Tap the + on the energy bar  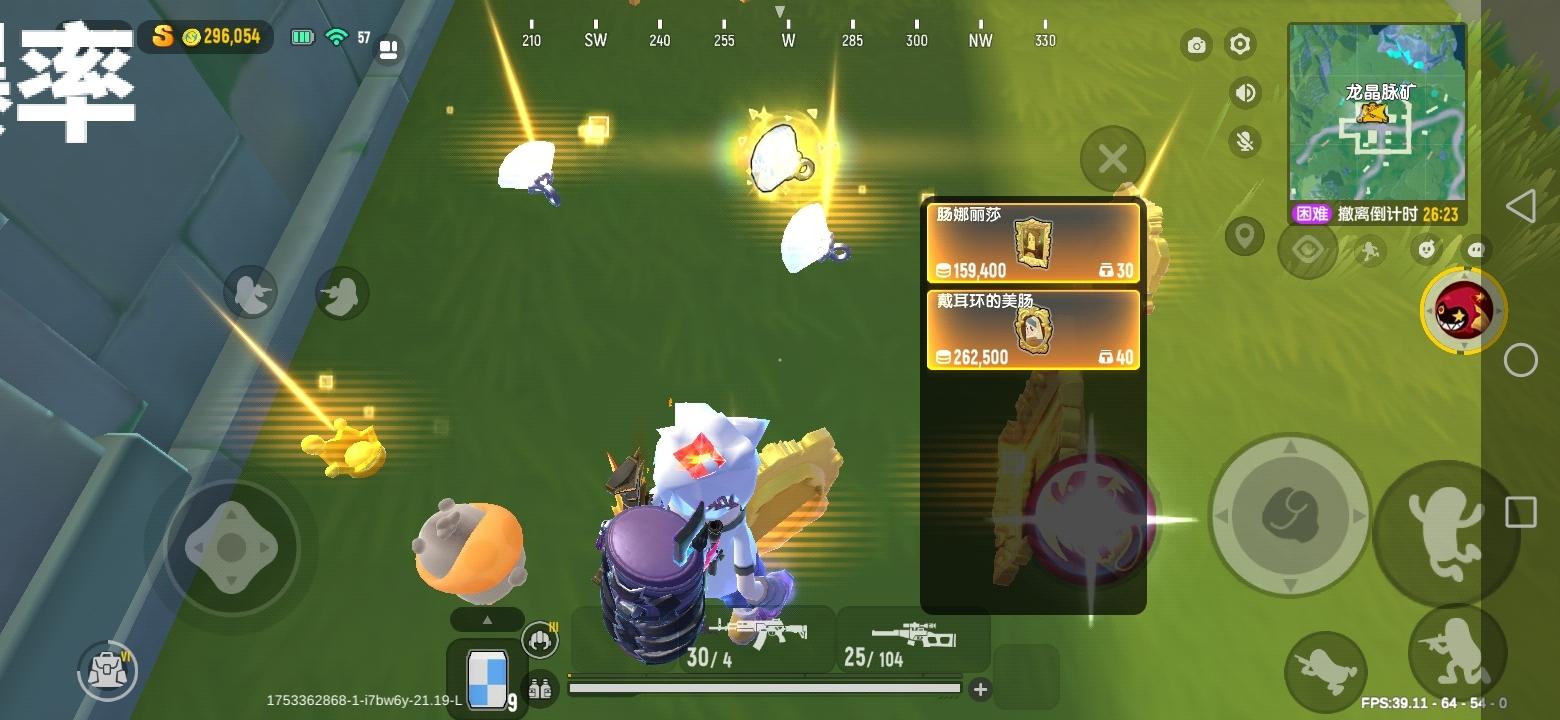979,690
